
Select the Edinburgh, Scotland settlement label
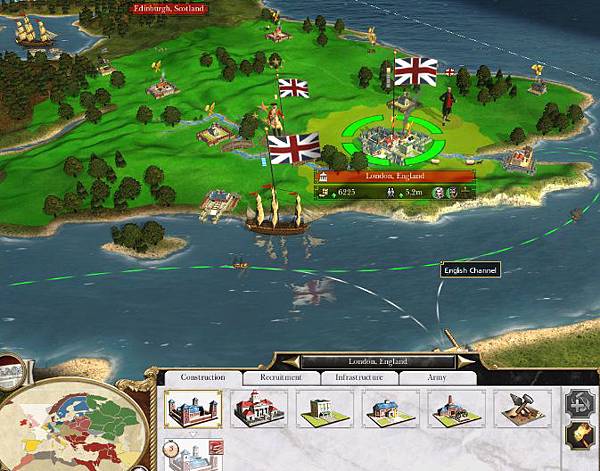click(x=169, y=8)
